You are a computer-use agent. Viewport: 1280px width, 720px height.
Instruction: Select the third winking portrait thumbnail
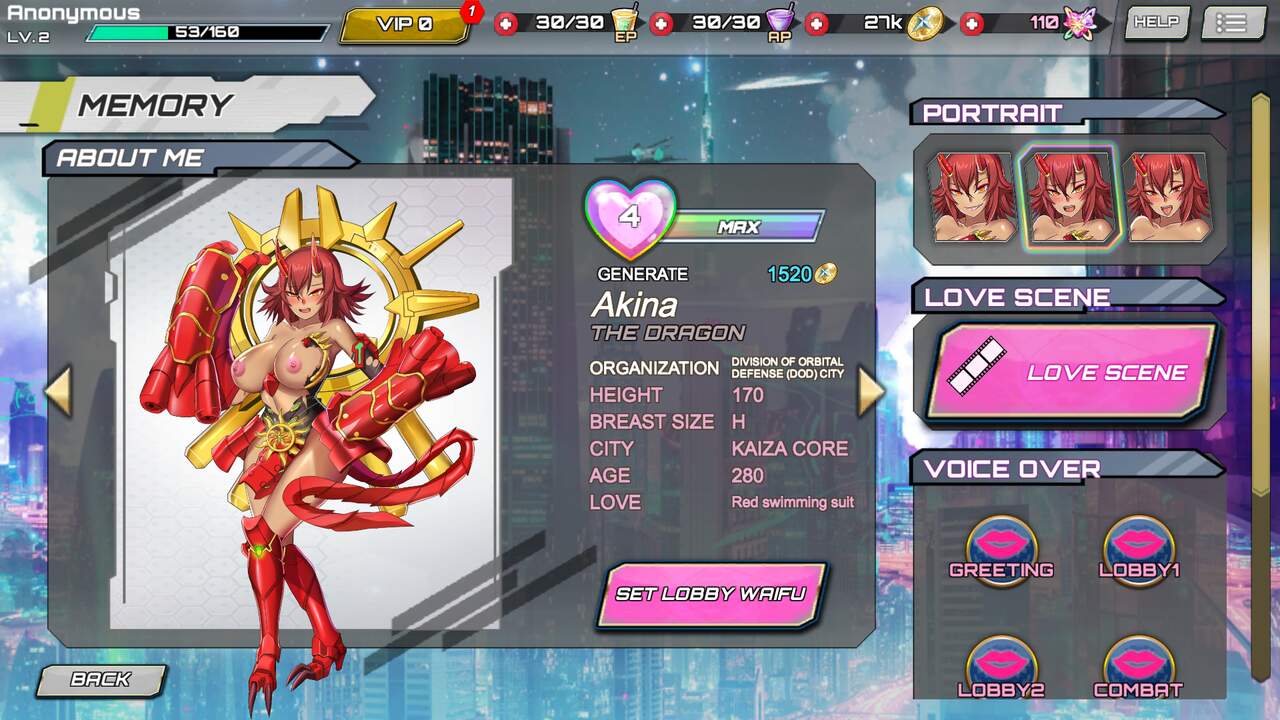point(1167,198)
